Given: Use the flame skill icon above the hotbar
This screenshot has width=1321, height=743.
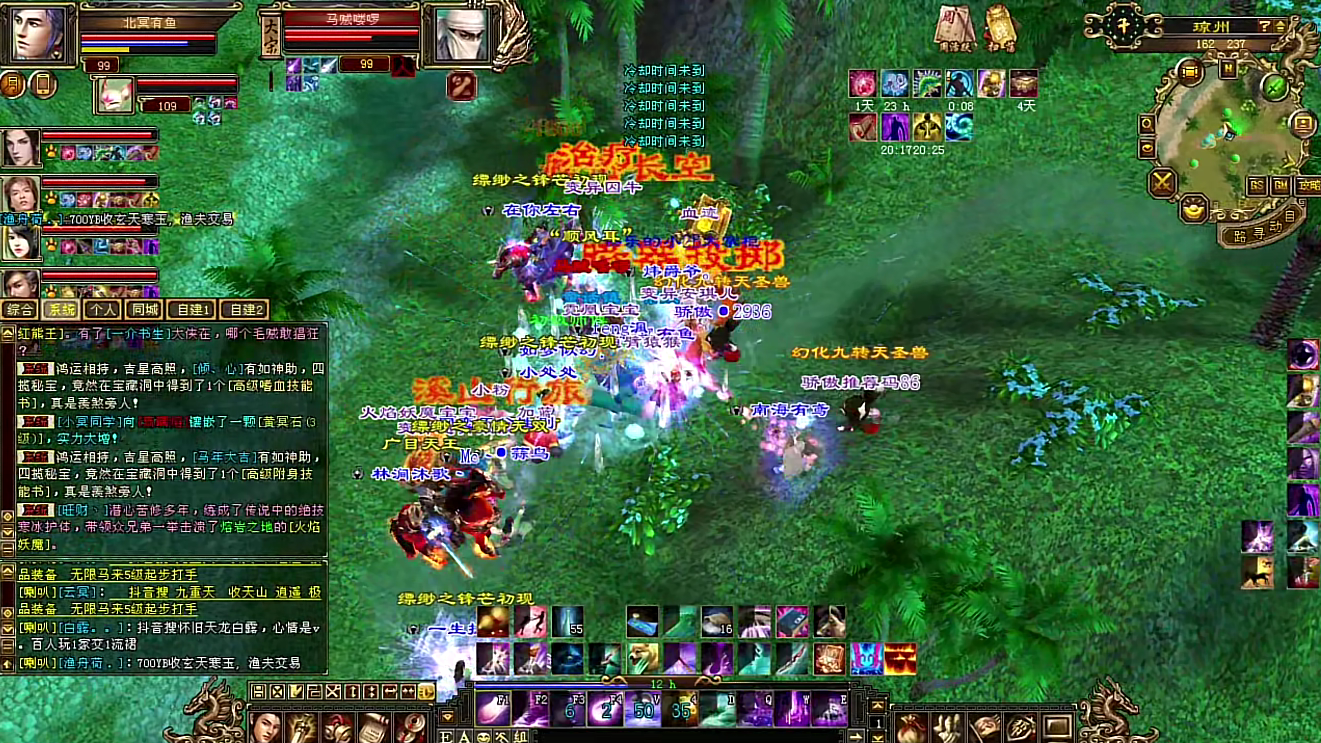Looking at the screenshot, I should (x=900, y=659).
